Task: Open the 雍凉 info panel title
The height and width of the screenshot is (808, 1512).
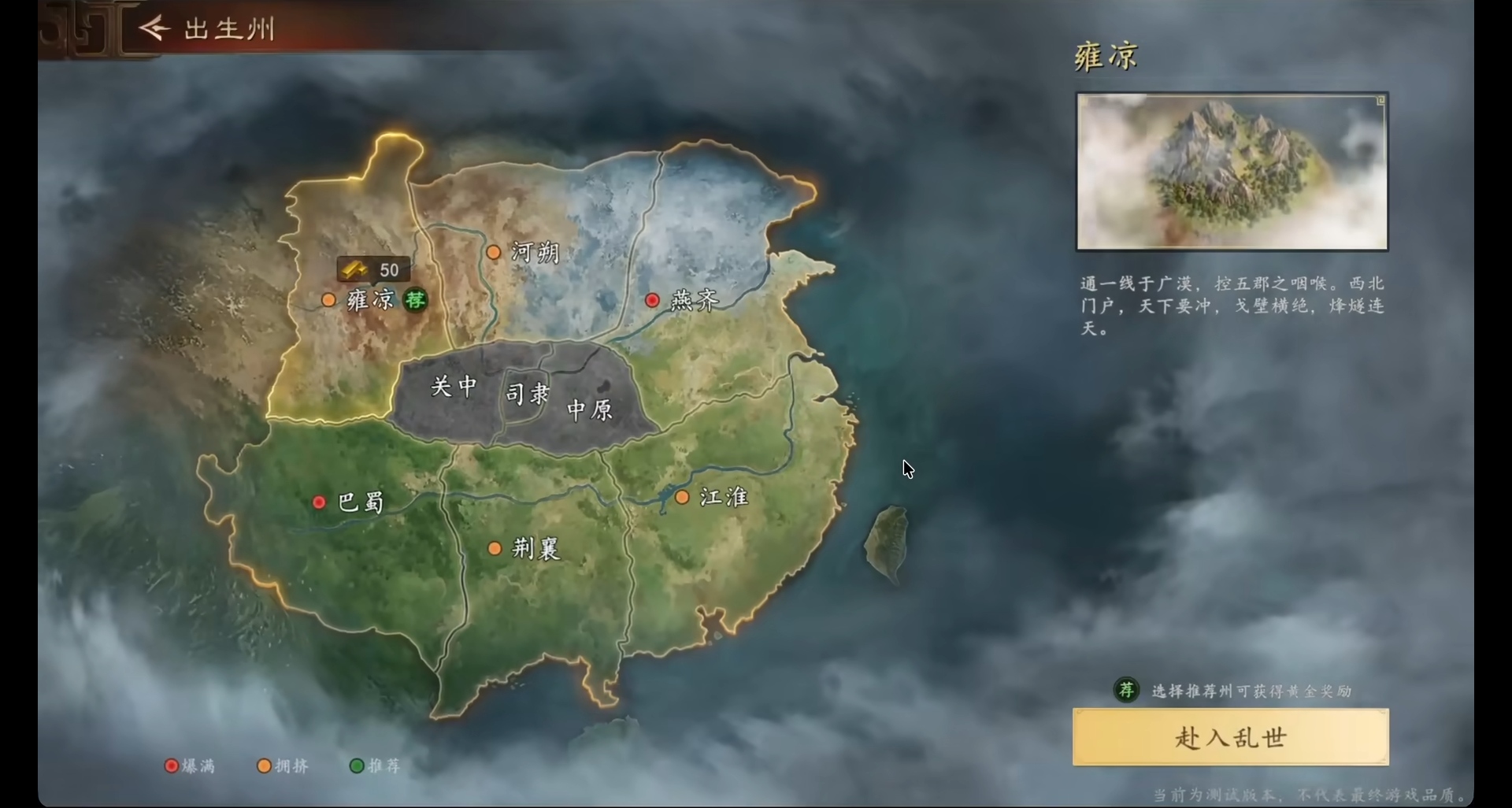Action: coord(1104,55)
